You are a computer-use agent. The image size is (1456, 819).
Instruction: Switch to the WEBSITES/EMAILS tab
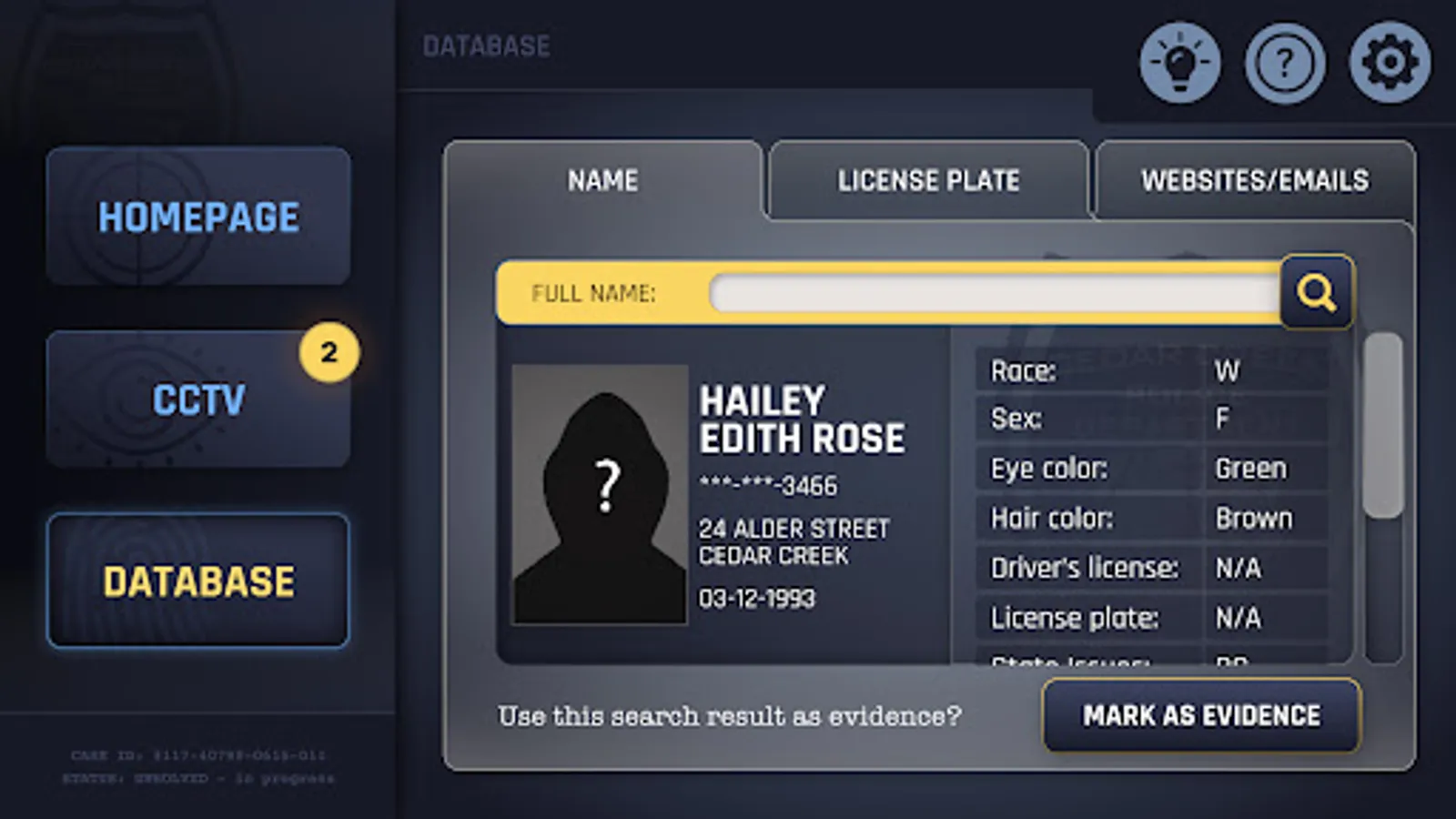(1254, 180)
